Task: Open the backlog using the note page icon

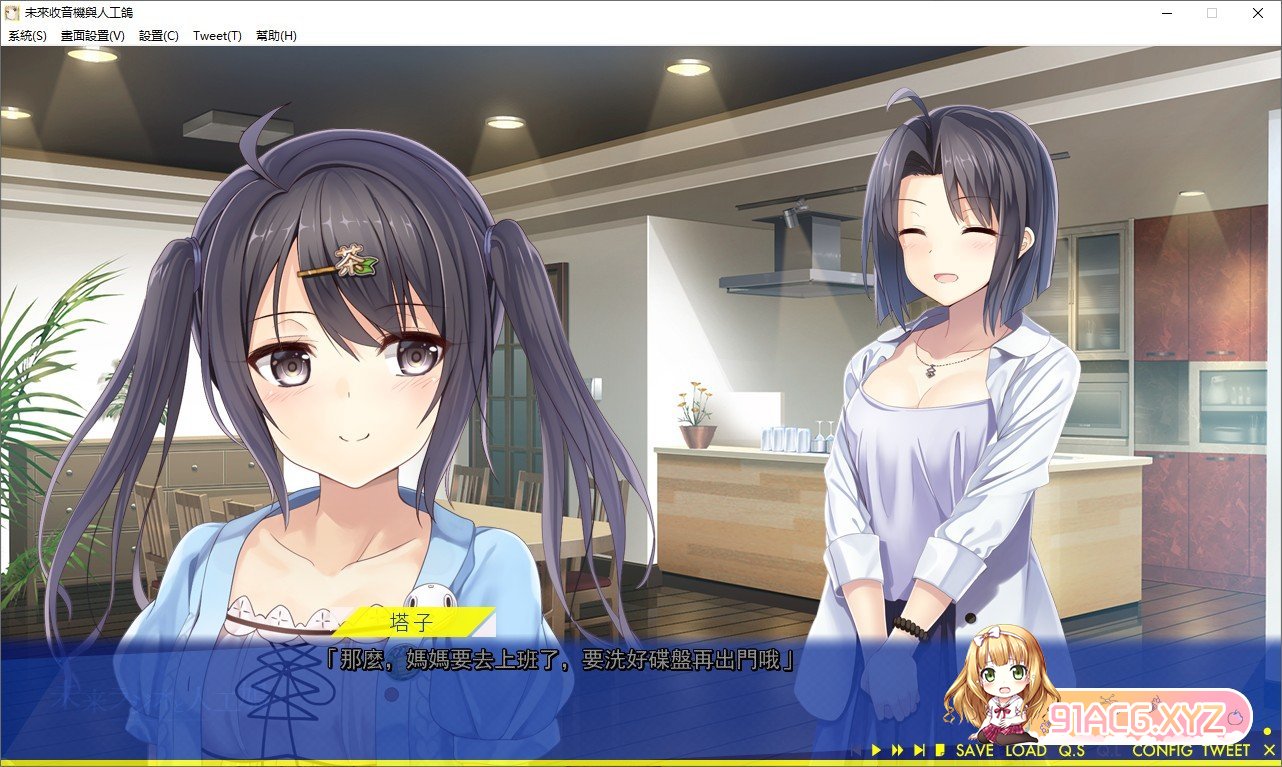Action: pyautogui.click(x=940, y=750)
